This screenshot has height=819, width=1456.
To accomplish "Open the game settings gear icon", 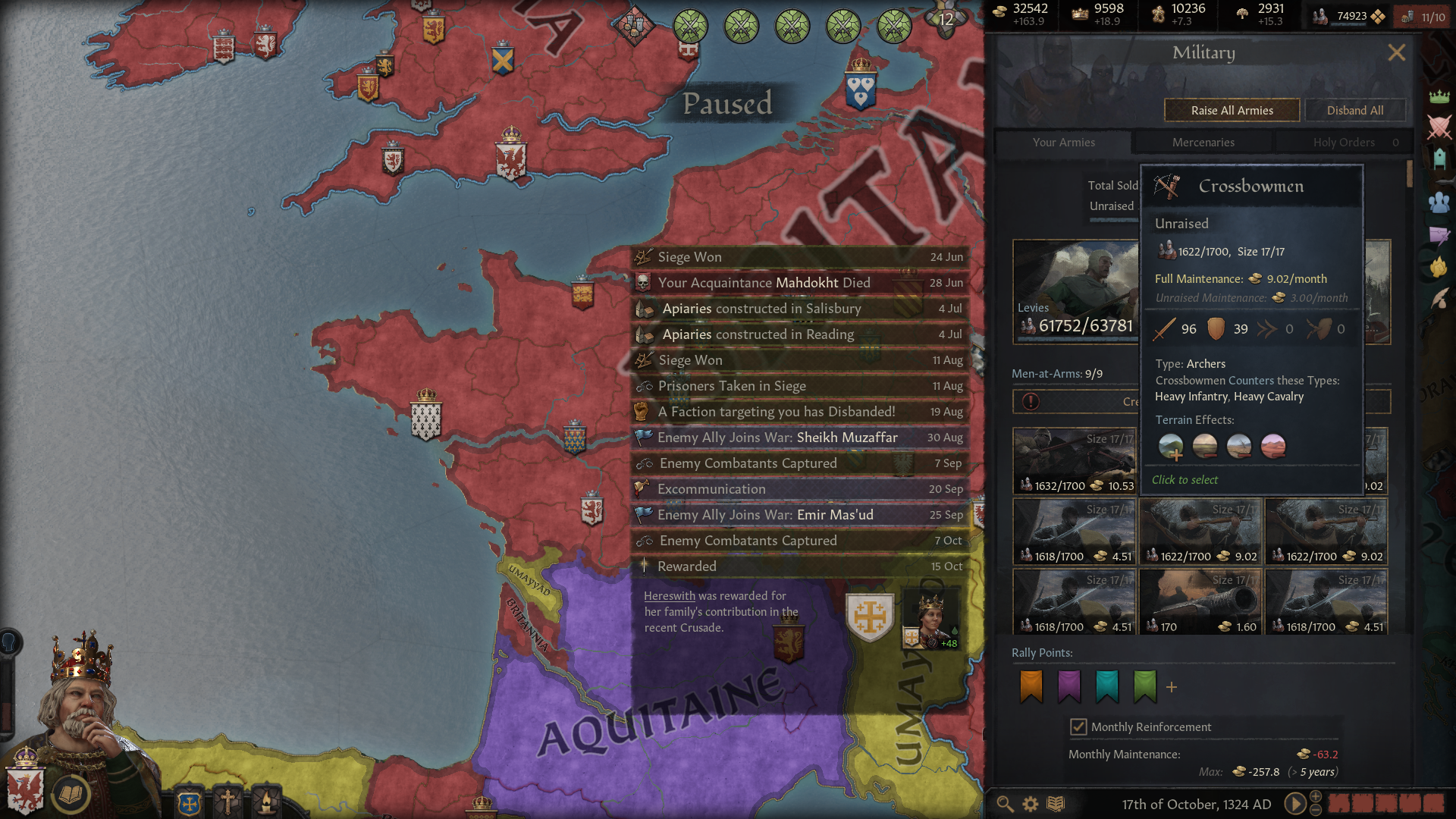I will pyautogui.click(x=1029, y=803).
